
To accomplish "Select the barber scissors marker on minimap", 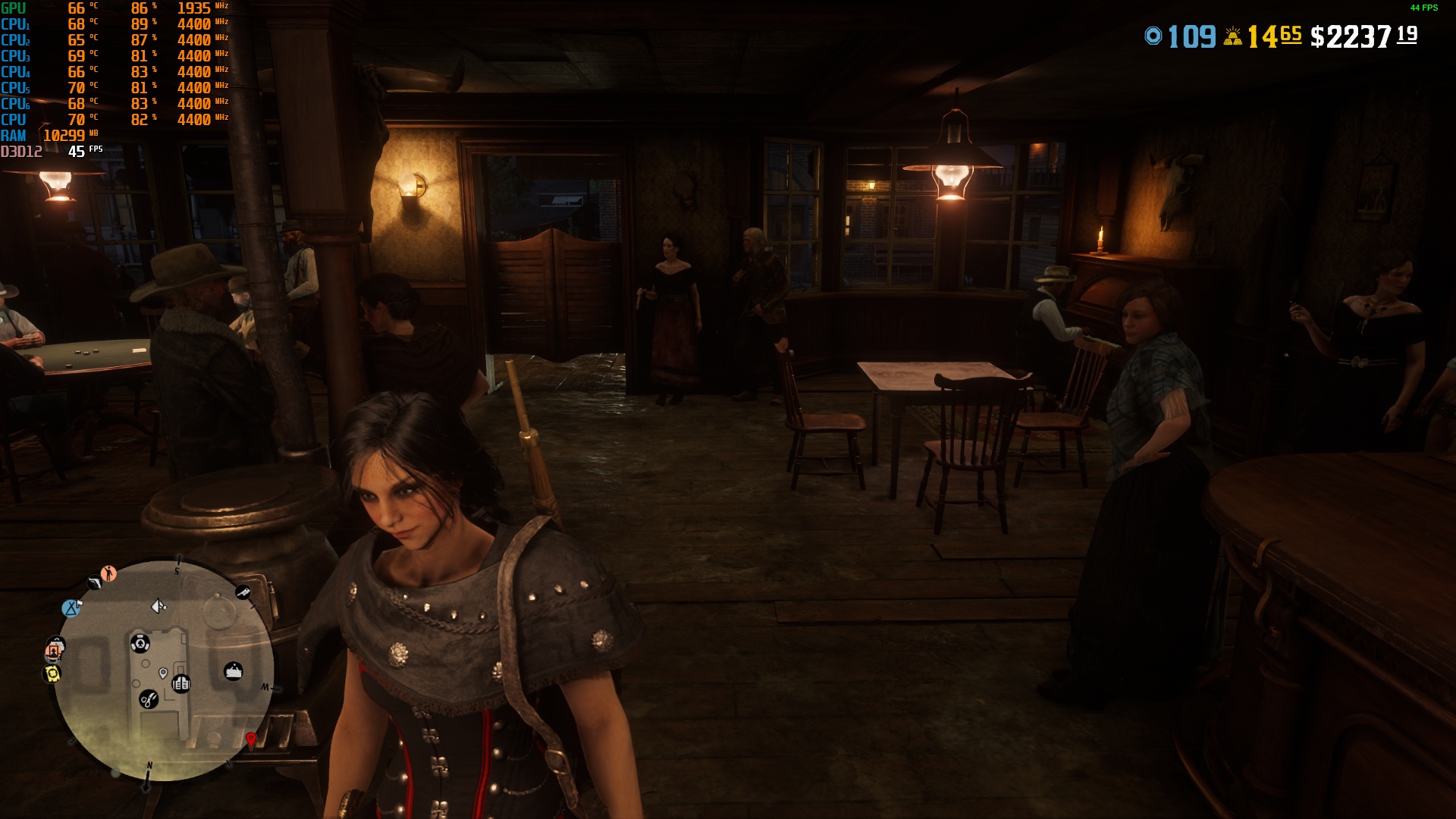I will [x=149, y=699].
